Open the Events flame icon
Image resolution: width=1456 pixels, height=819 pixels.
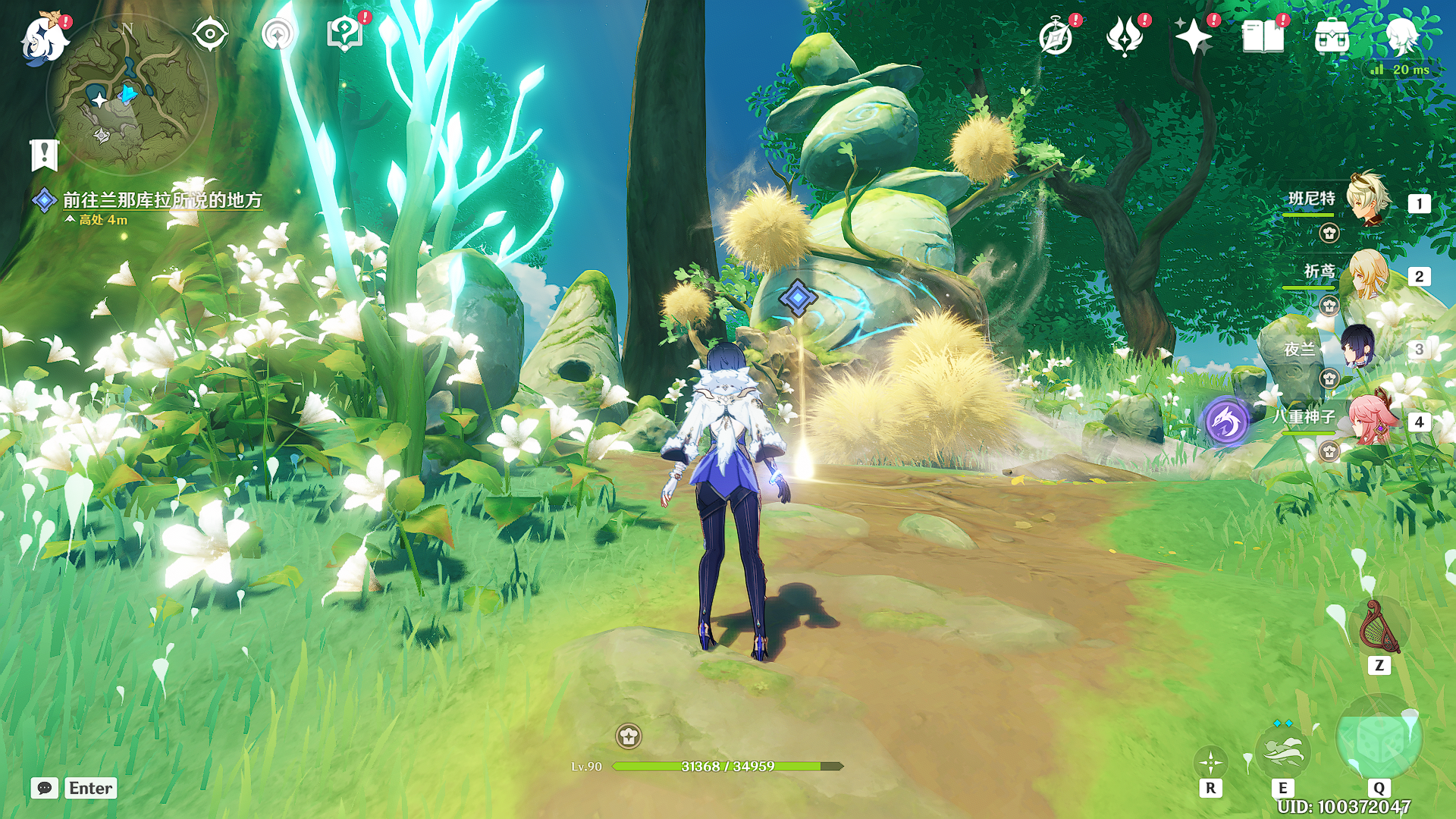click(x=1125, y=36)
